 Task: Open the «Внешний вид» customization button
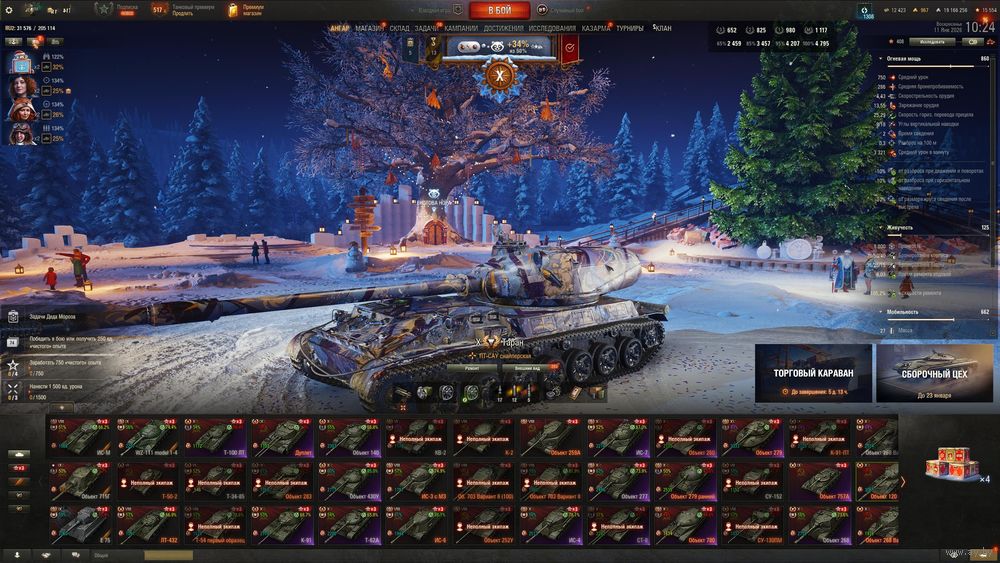click(x=529, y=367)
